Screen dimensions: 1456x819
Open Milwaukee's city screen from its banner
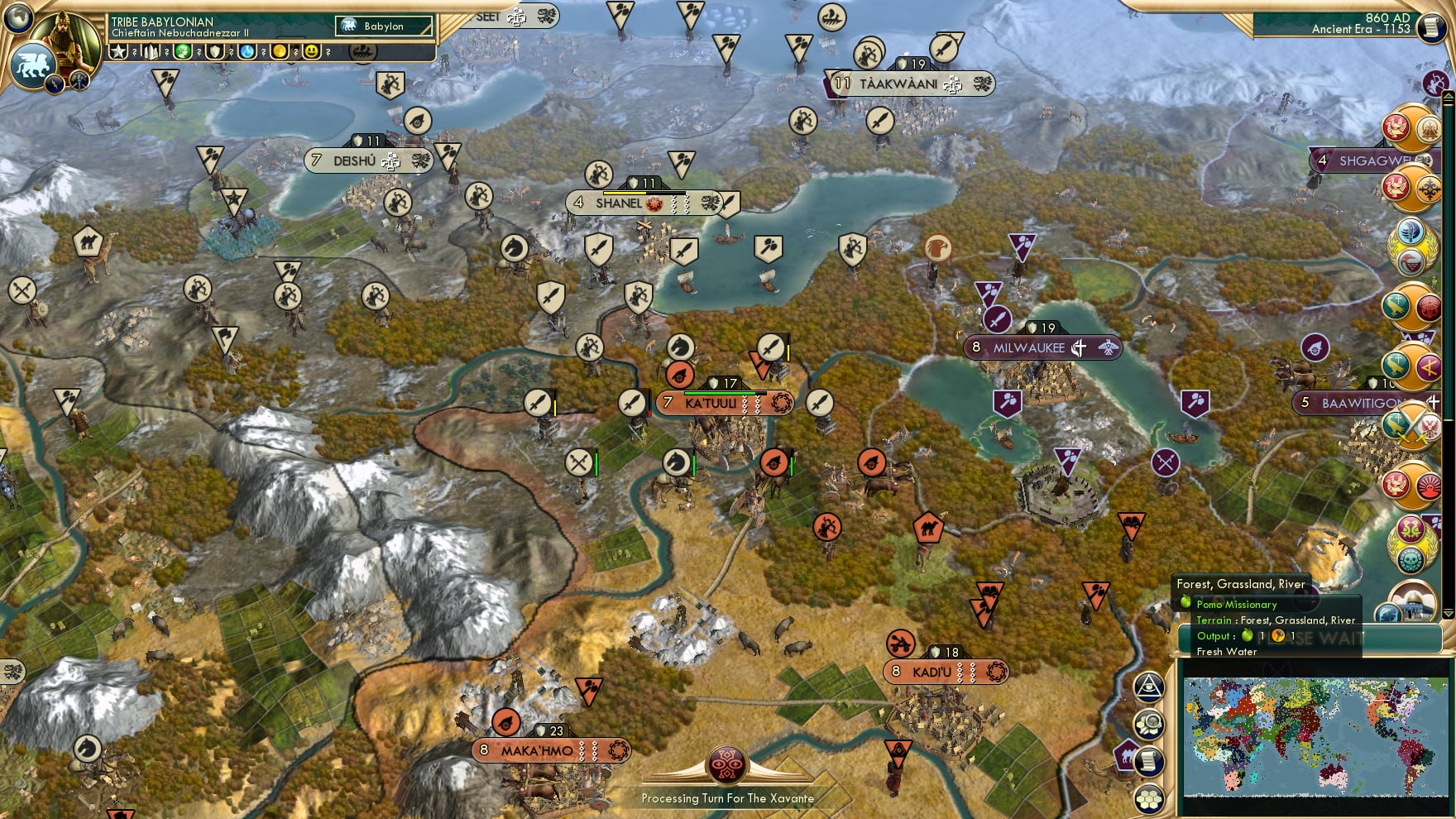pos(1030,348)
